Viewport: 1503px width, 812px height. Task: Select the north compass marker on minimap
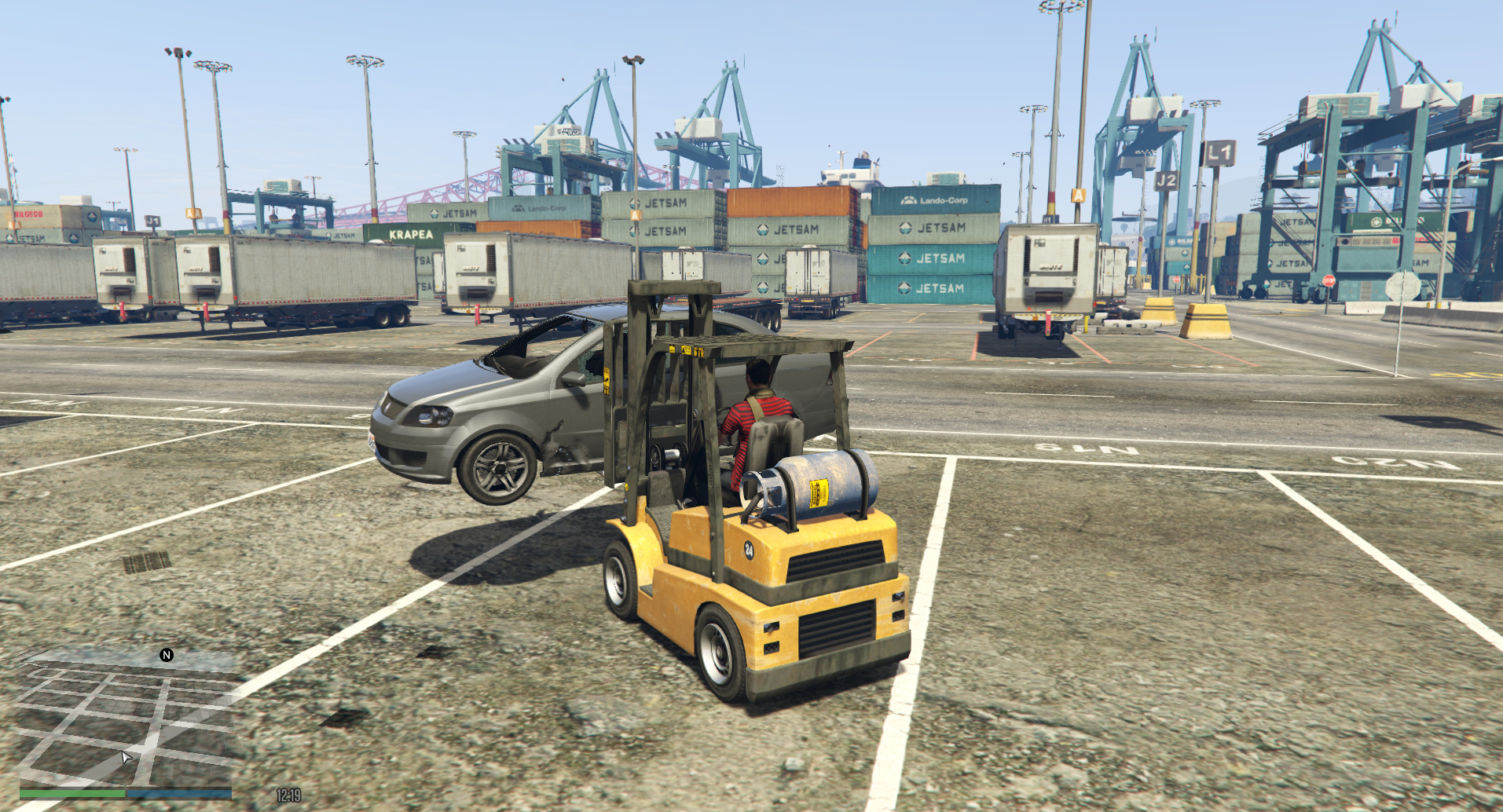click(x=167, y=655)
